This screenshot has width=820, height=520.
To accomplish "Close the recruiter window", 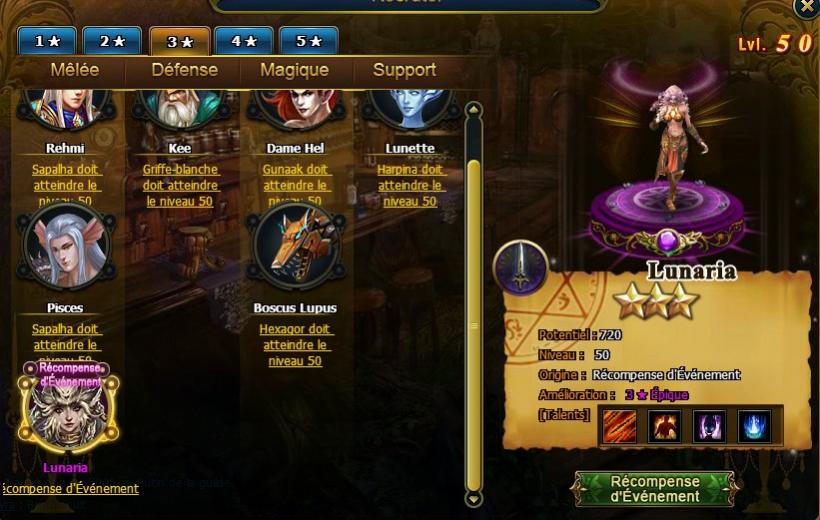I will [x=806, y=8].
